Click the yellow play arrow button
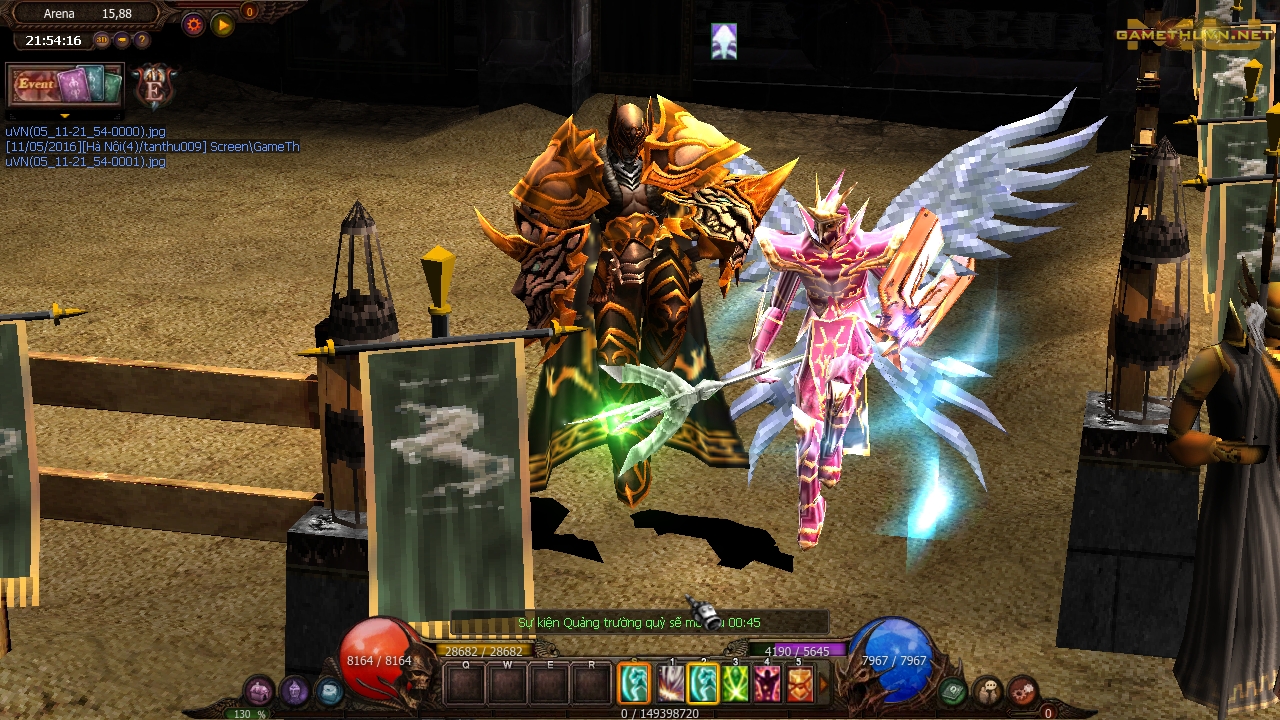 [x=222, y=25]
